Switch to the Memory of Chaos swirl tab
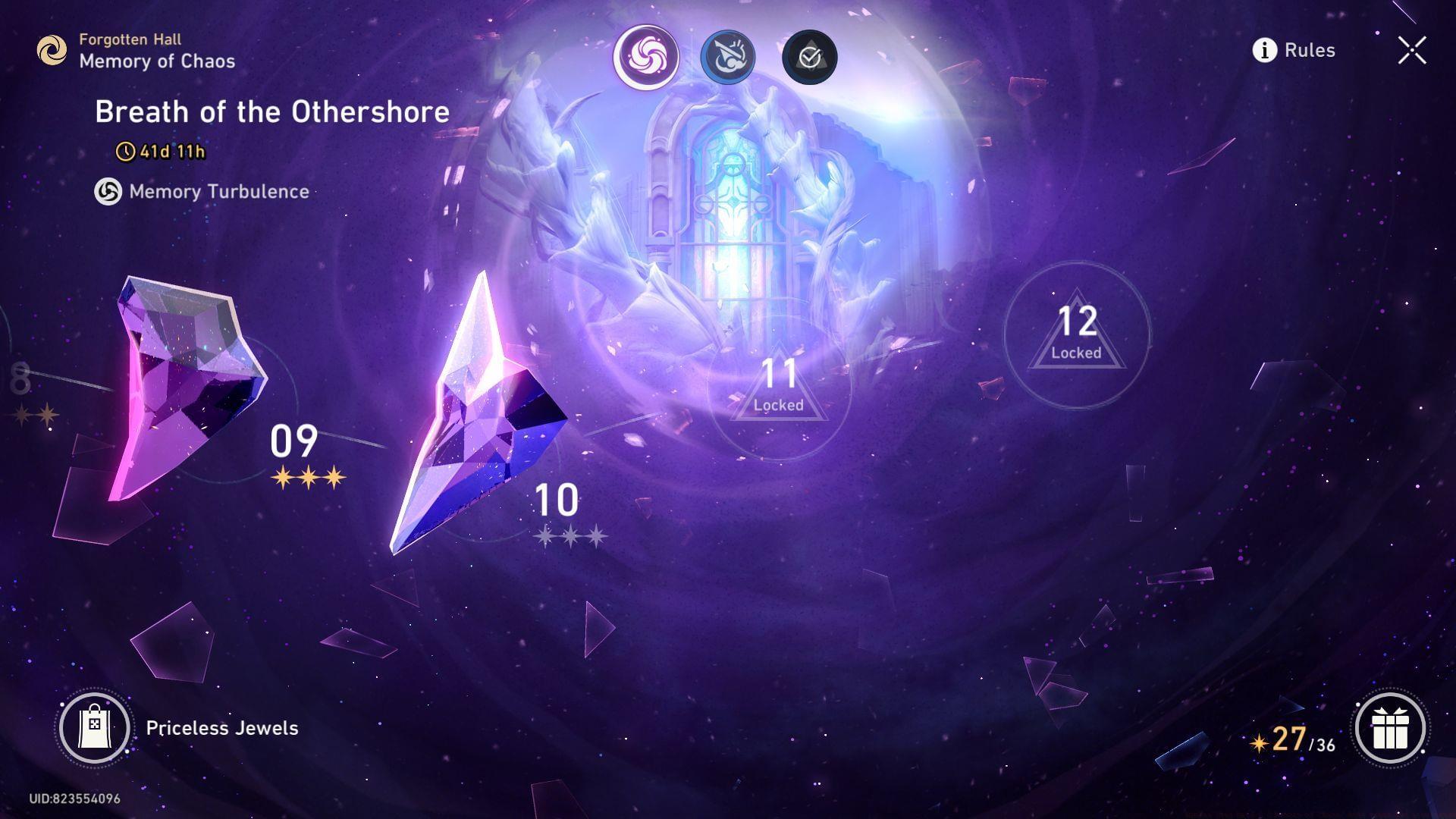 (646, 56)
